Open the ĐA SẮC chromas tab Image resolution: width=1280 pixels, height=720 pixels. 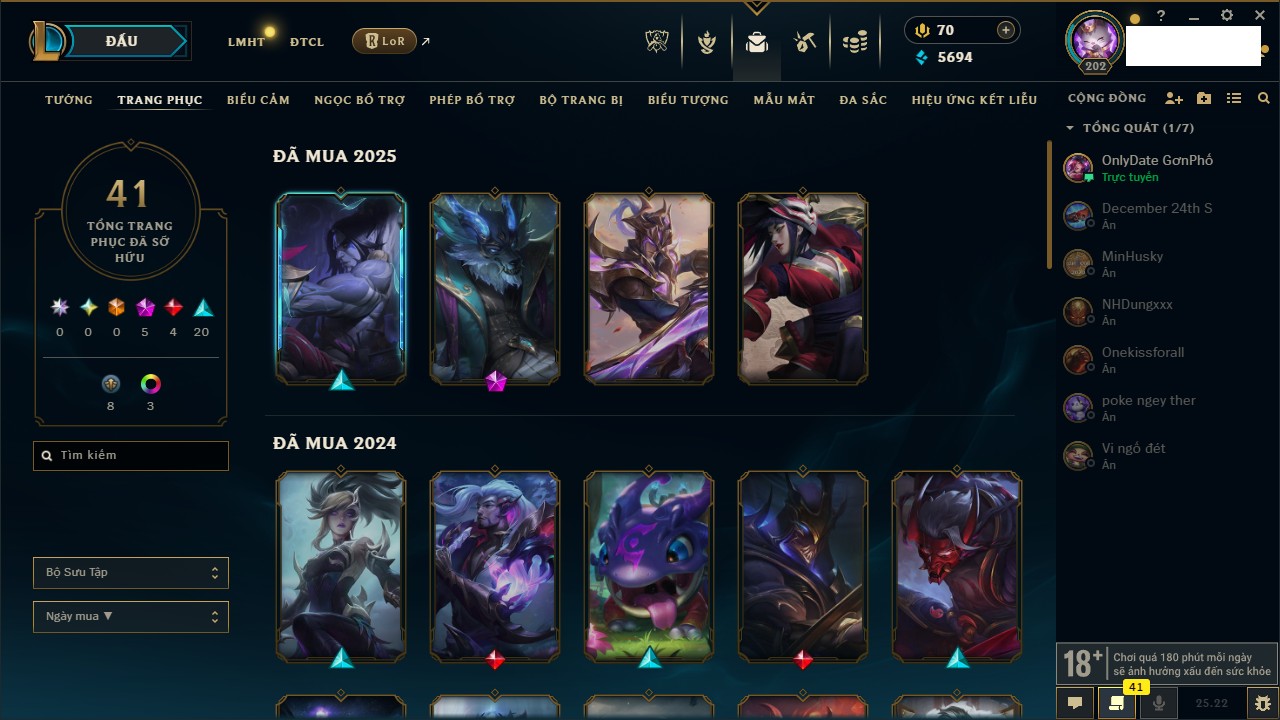point(863,100)
